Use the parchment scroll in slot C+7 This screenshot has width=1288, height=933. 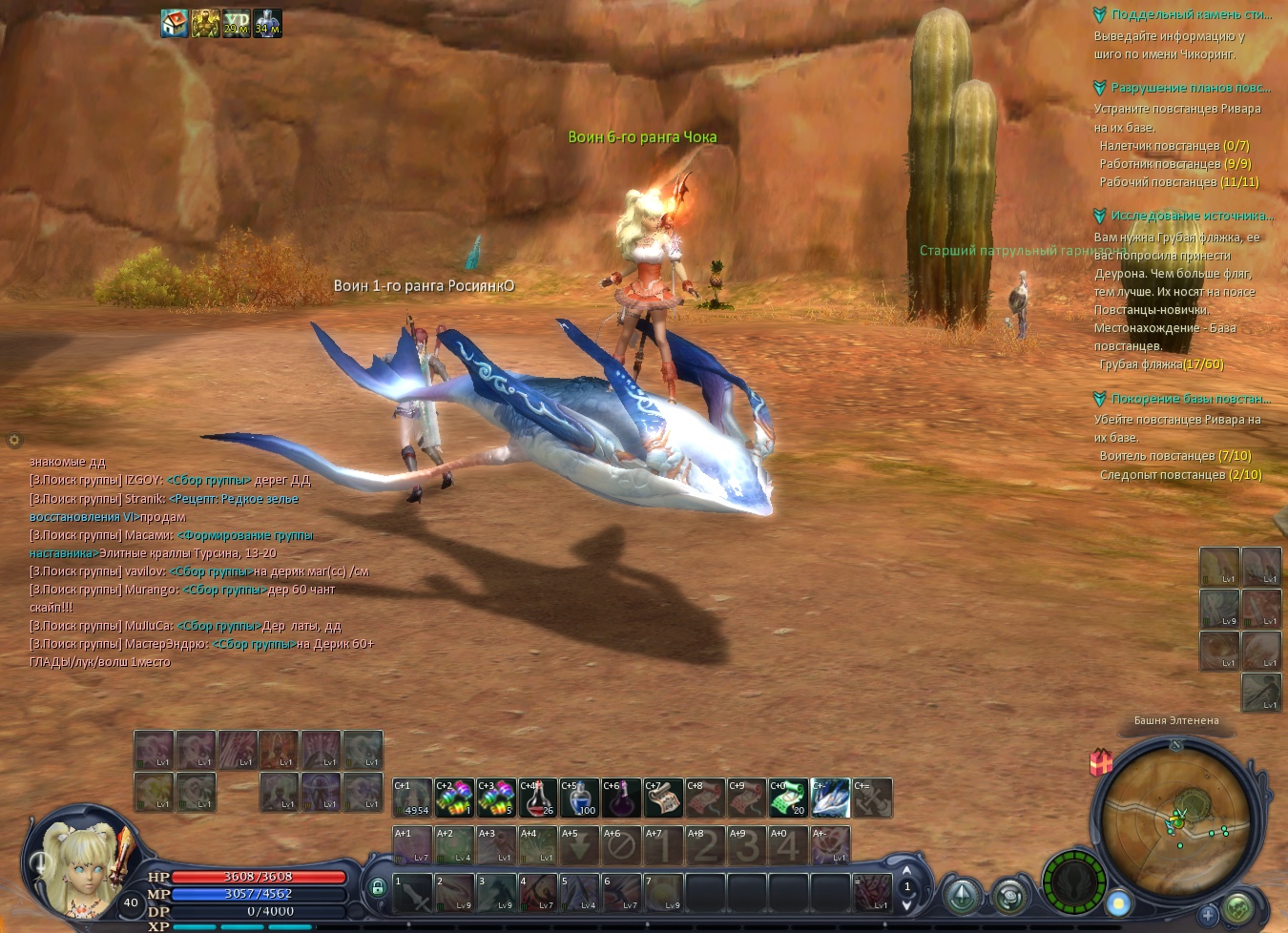[x=663, y=798]
